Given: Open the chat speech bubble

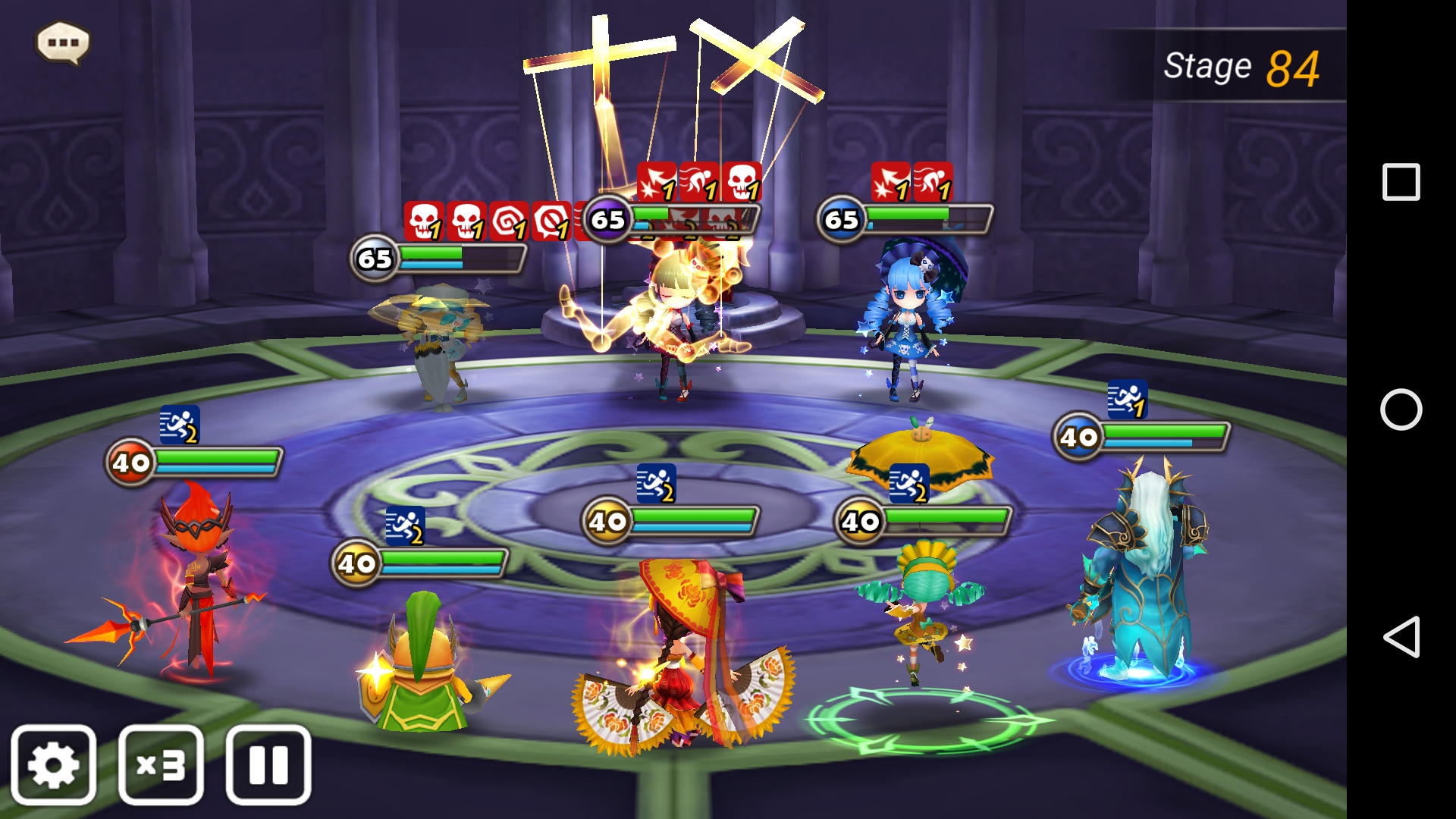Looking at the screenshot, I should 63,42.
